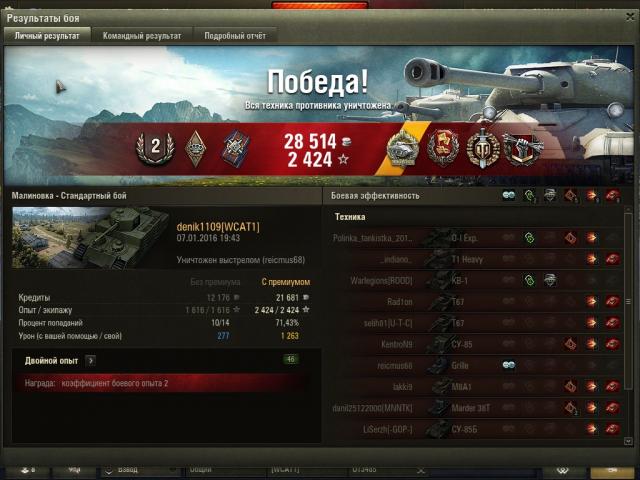Click the T-150 tank thumbnail image

click(90, 238)
